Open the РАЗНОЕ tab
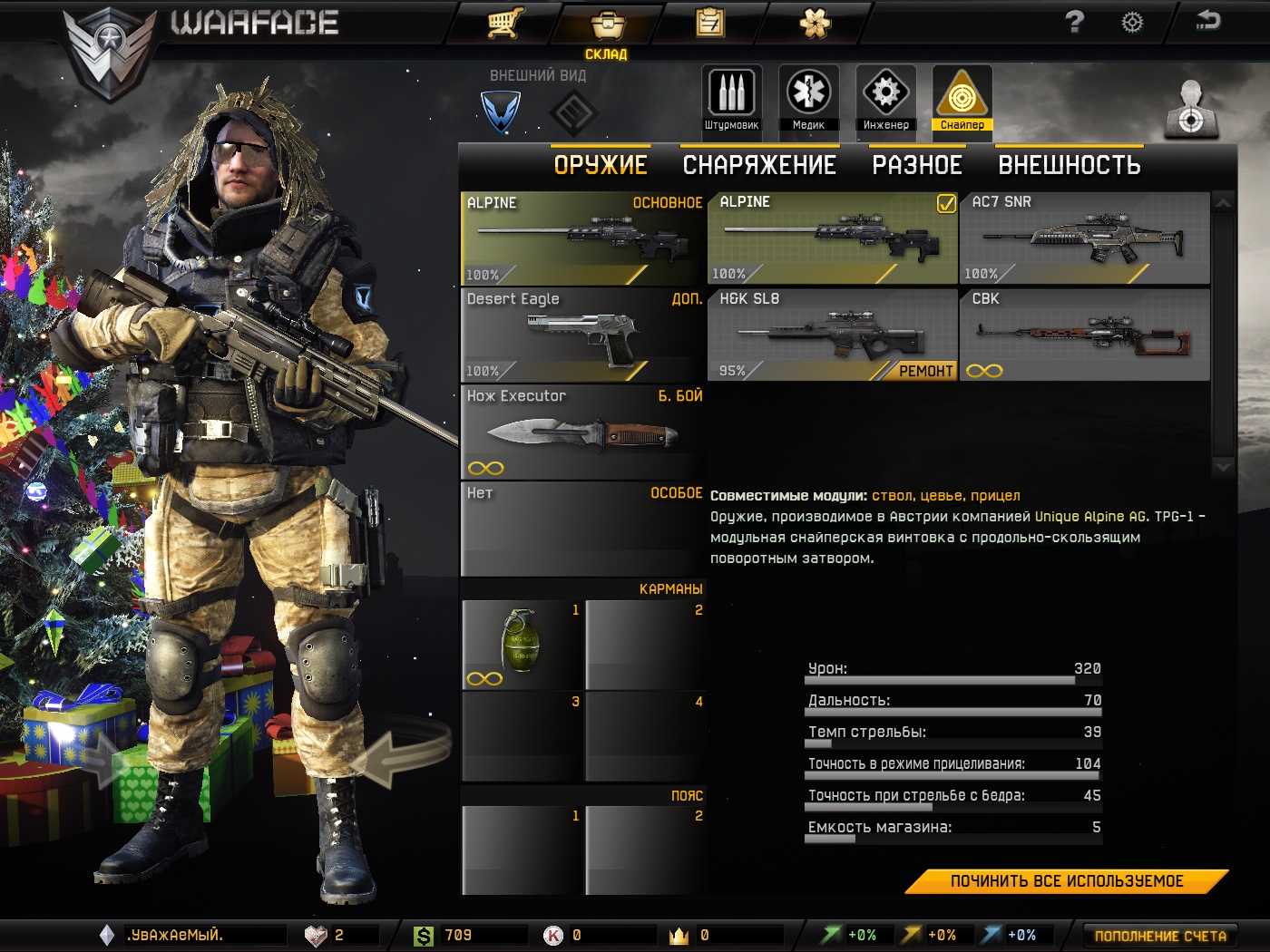 point(917,165)
